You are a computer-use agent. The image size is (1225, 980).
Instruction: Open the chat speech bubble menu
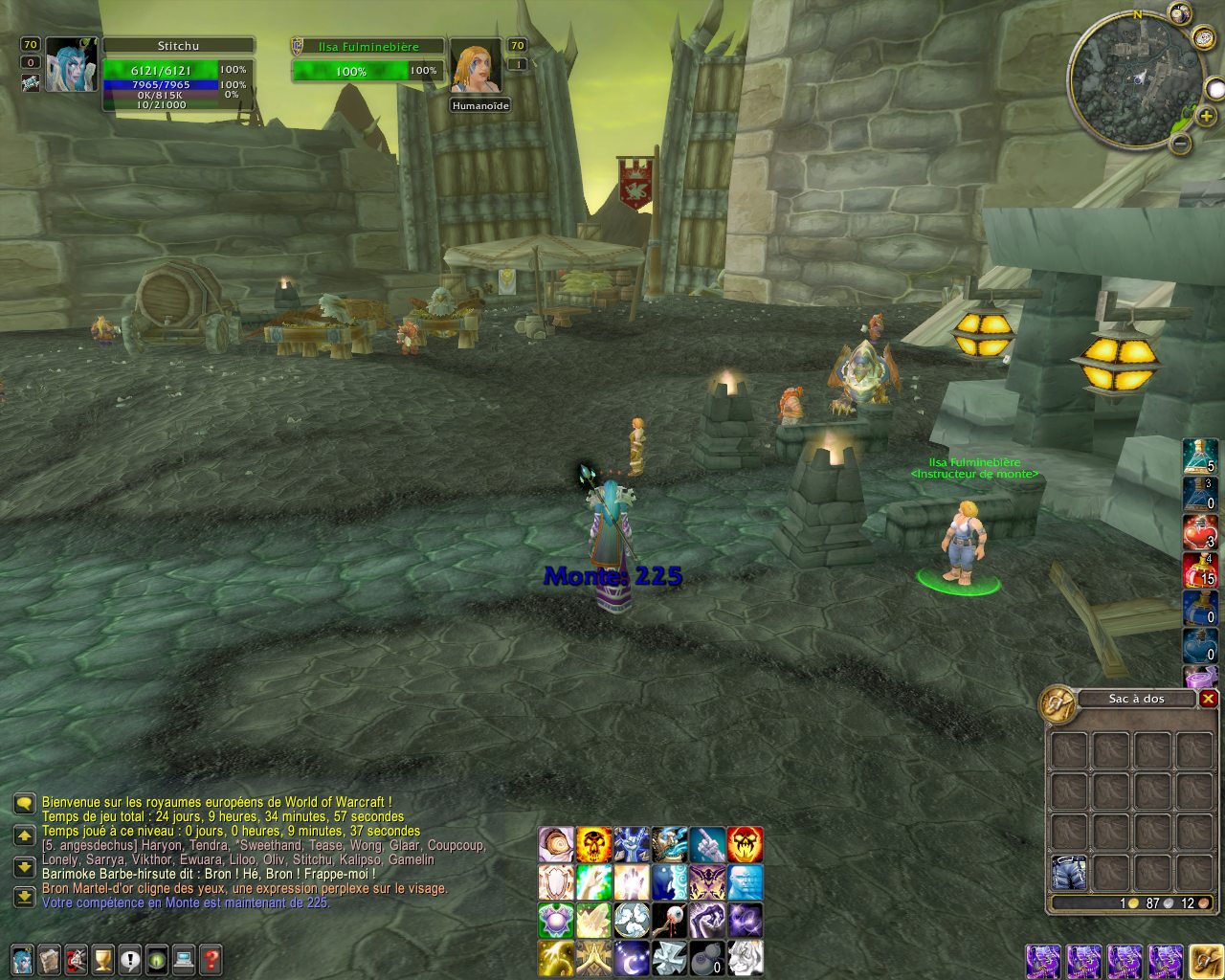coord(24,803)
